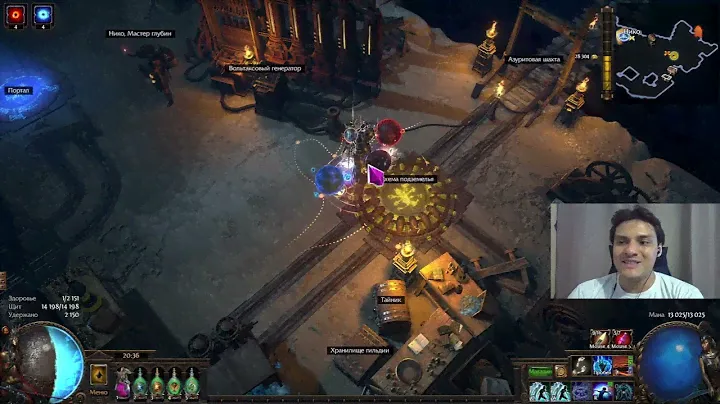Select the Тайник stash label
The width and height of the screenshot is (720, 404).
[x=392, y=299]
